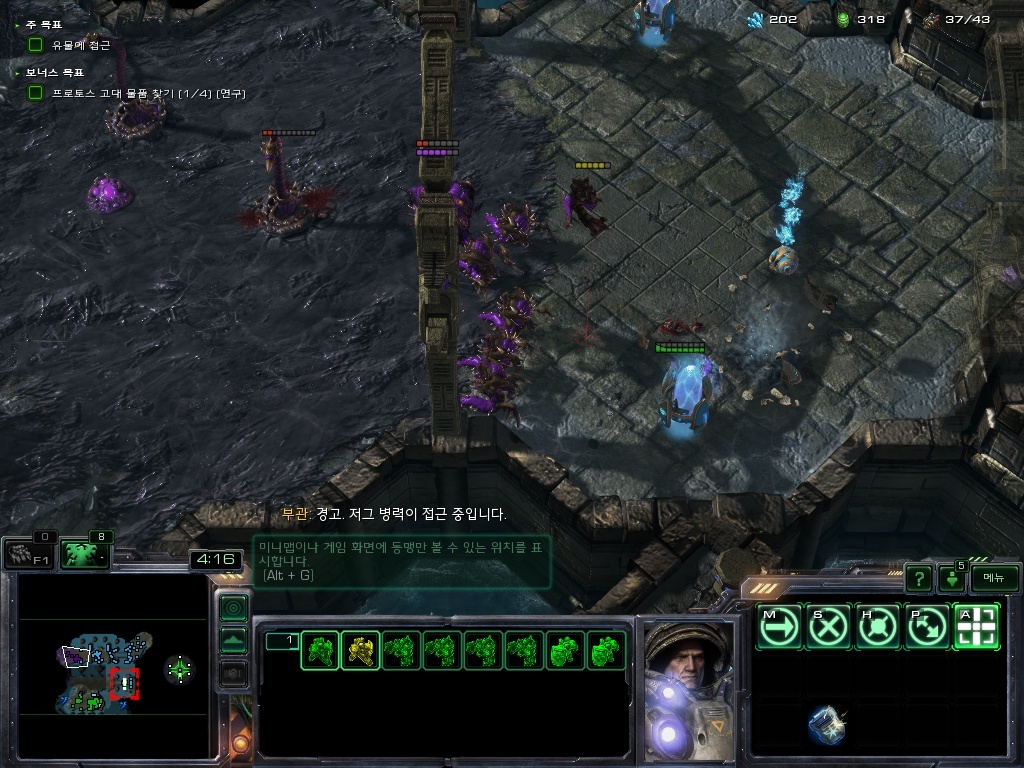Open the message log button showing 5
1024x768 pixels.
point(952,577)
